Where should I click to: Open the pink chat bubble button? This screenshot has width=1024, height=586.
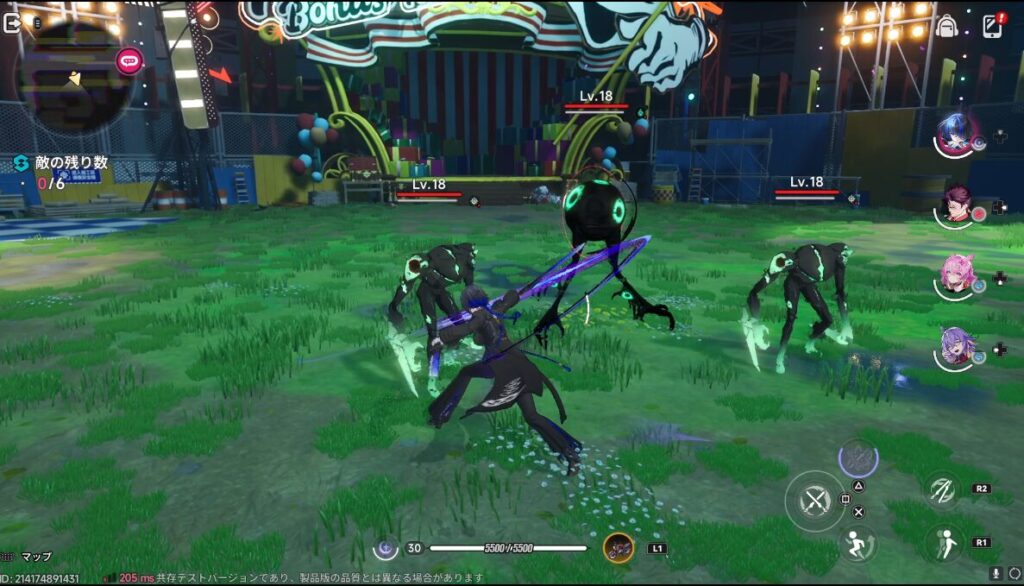pos(130,60)
